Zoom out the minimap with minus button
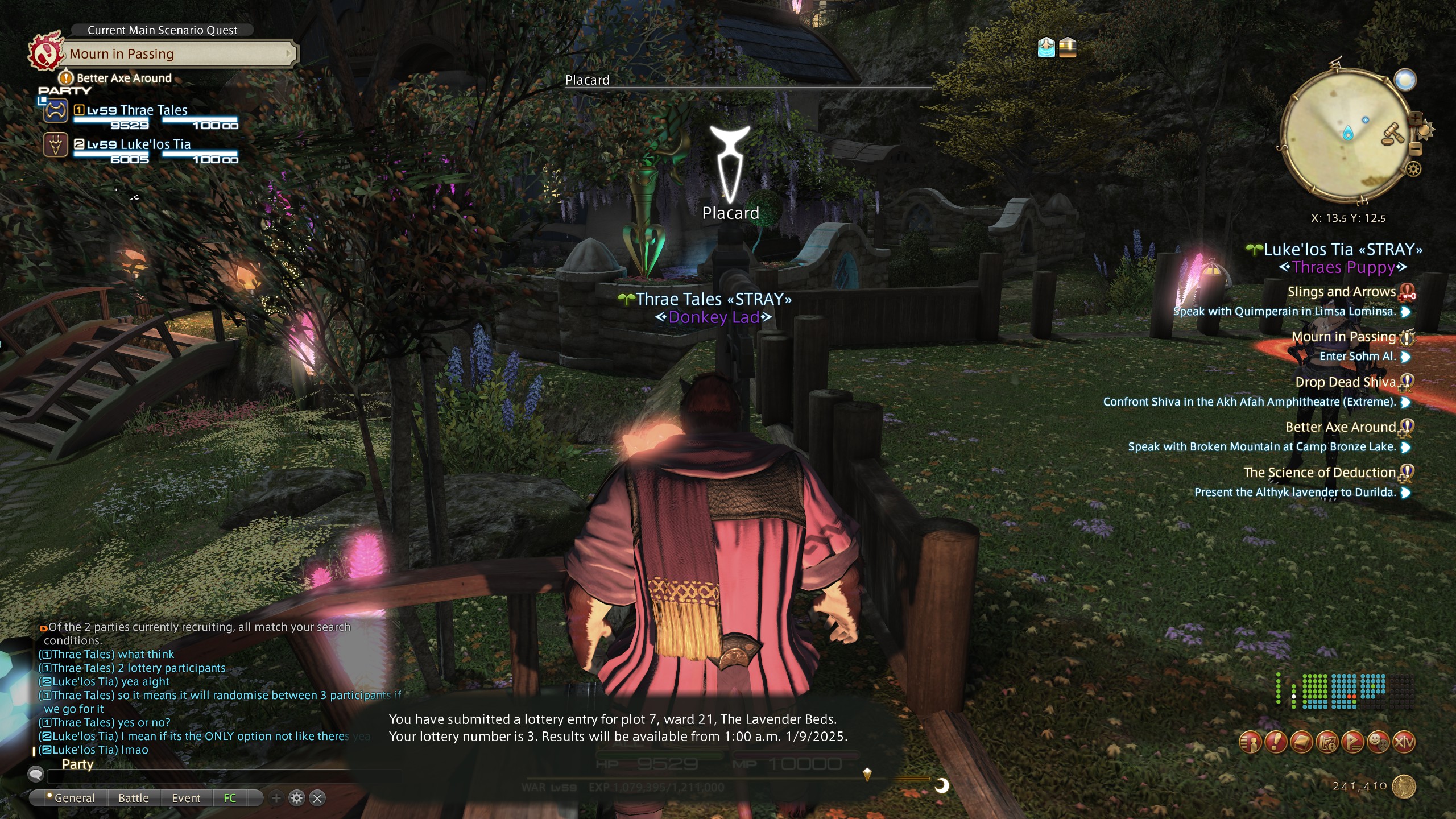This screenshot has height=819, width=1456. pos(1416,149)
